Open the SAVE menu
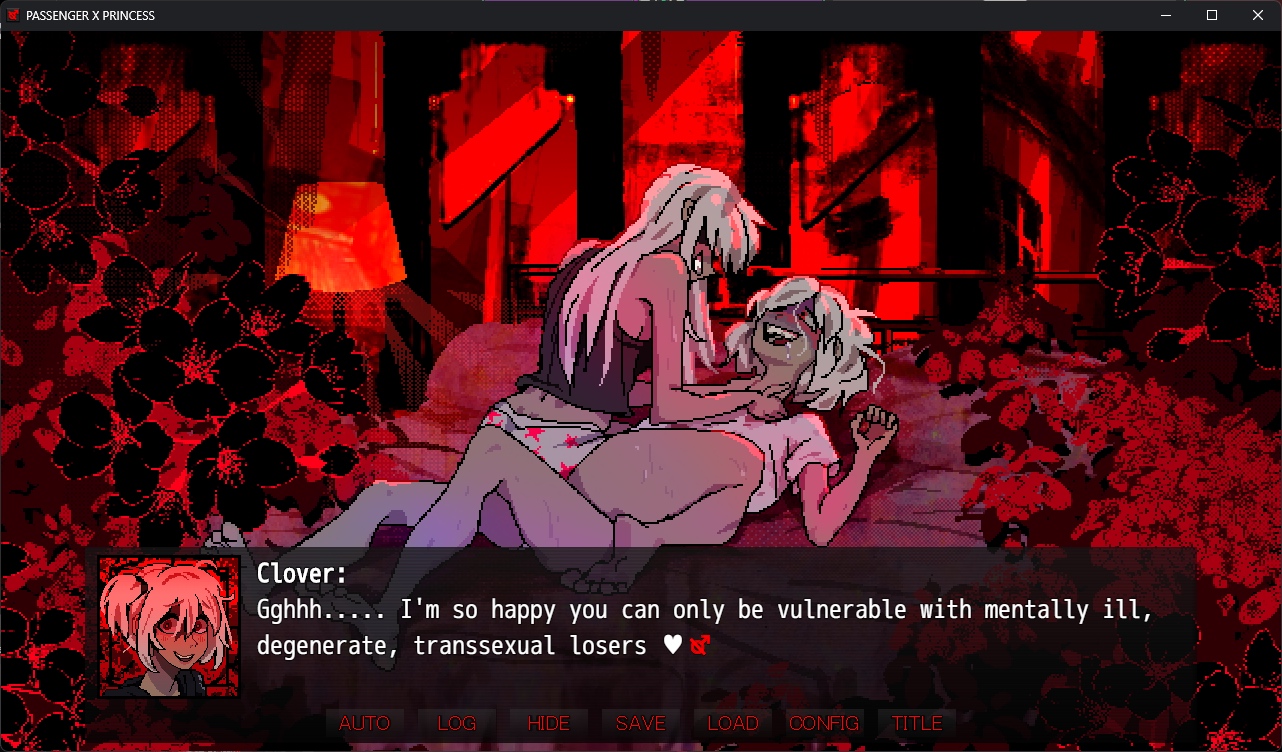Screen dimensions: 1282x752 click(x=640, y=723)
